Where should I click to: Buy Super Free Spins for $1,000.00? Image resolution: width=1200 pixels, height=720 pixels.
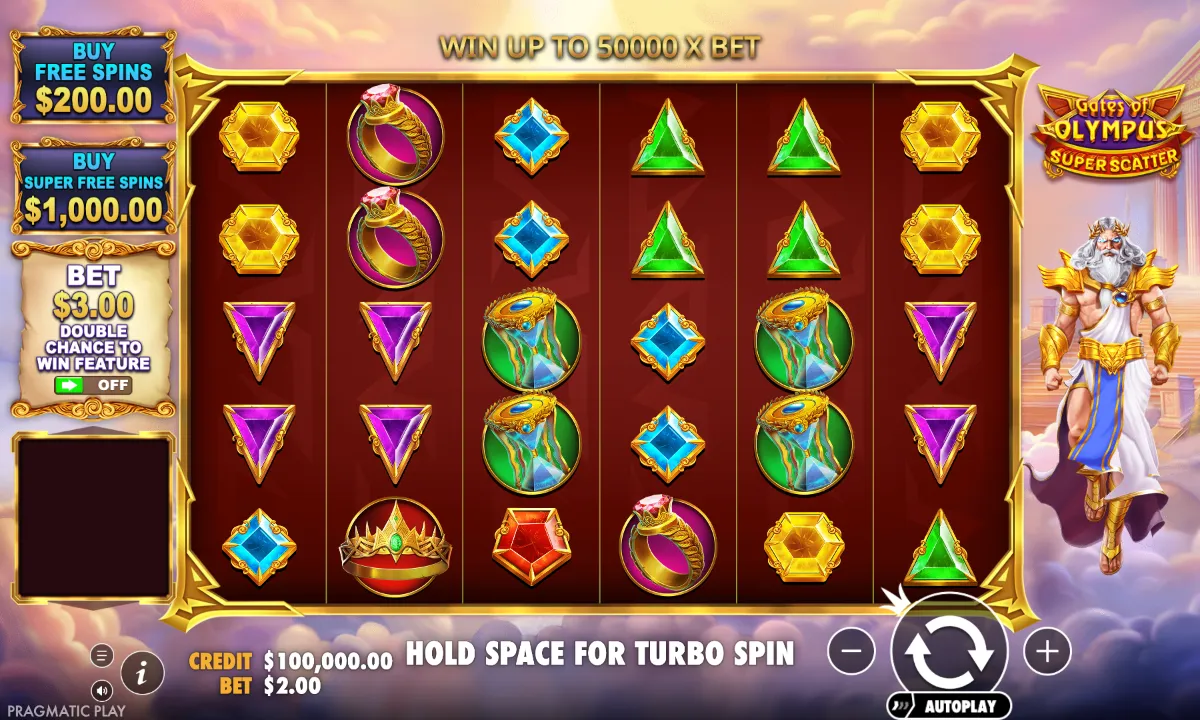[94, 185]
